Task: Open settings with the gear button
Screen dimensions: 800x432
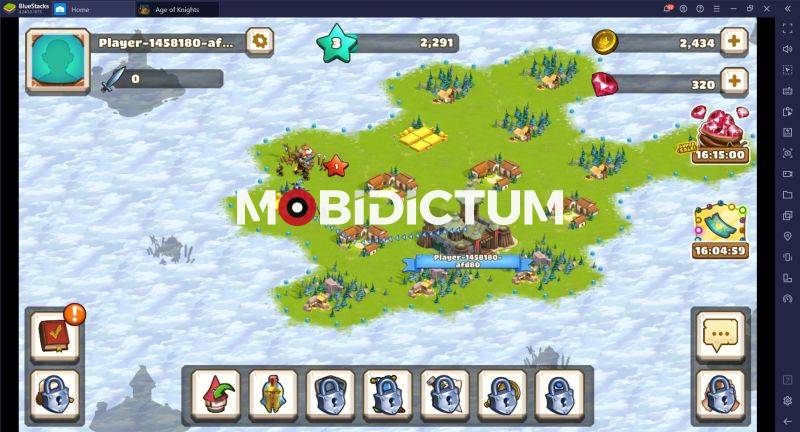Action: tap(260, 42)
